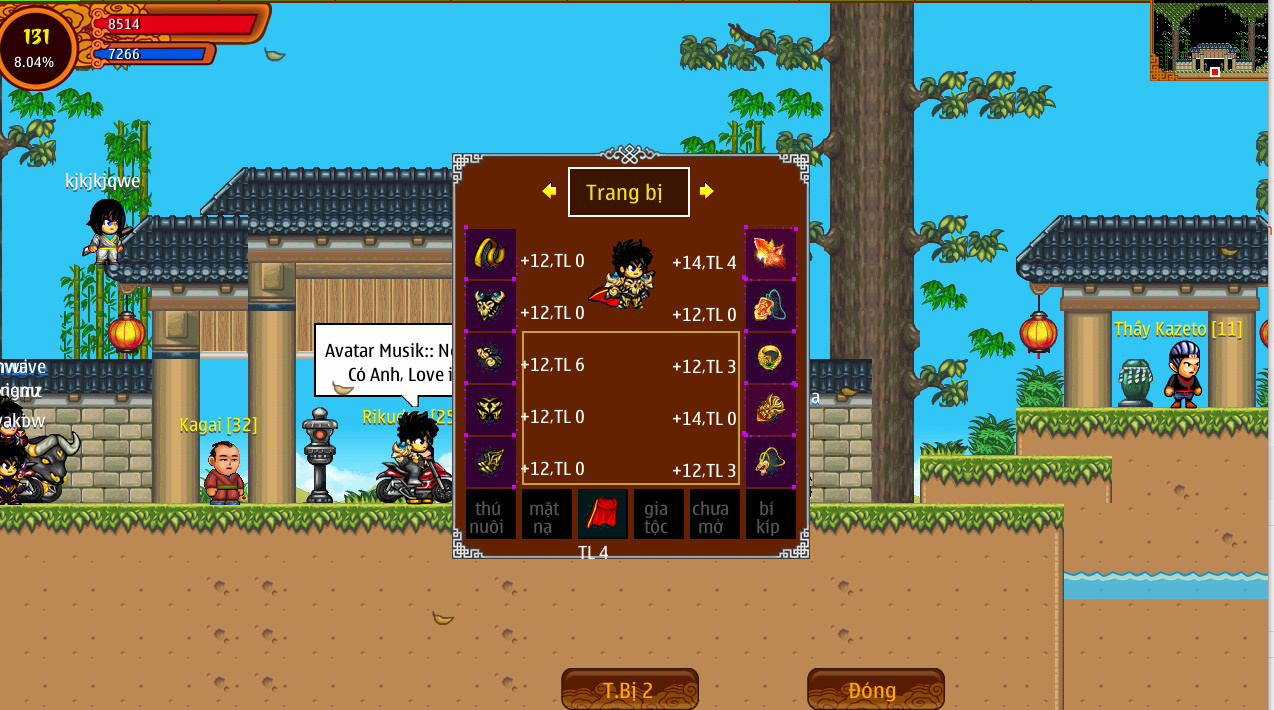Select the golden headband equipment slot
Viewport: 1274px width, 710px height.
click(x=490, y=254)
